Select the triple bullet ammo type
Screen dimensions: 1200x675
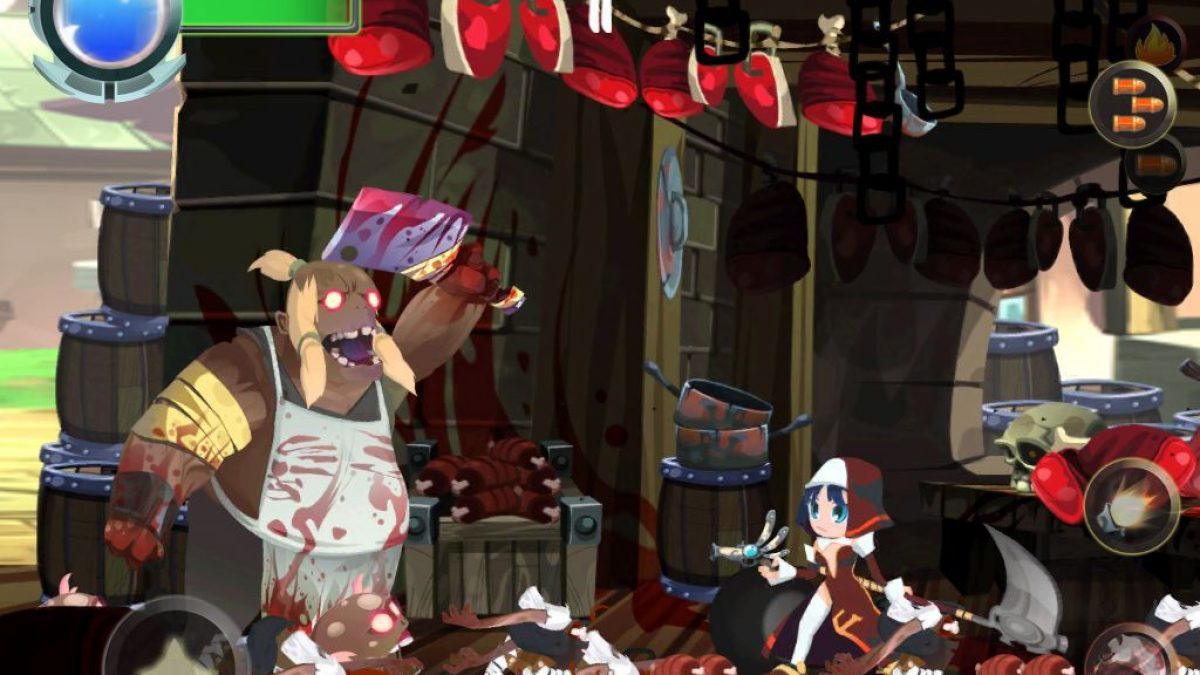(1132, 105)
